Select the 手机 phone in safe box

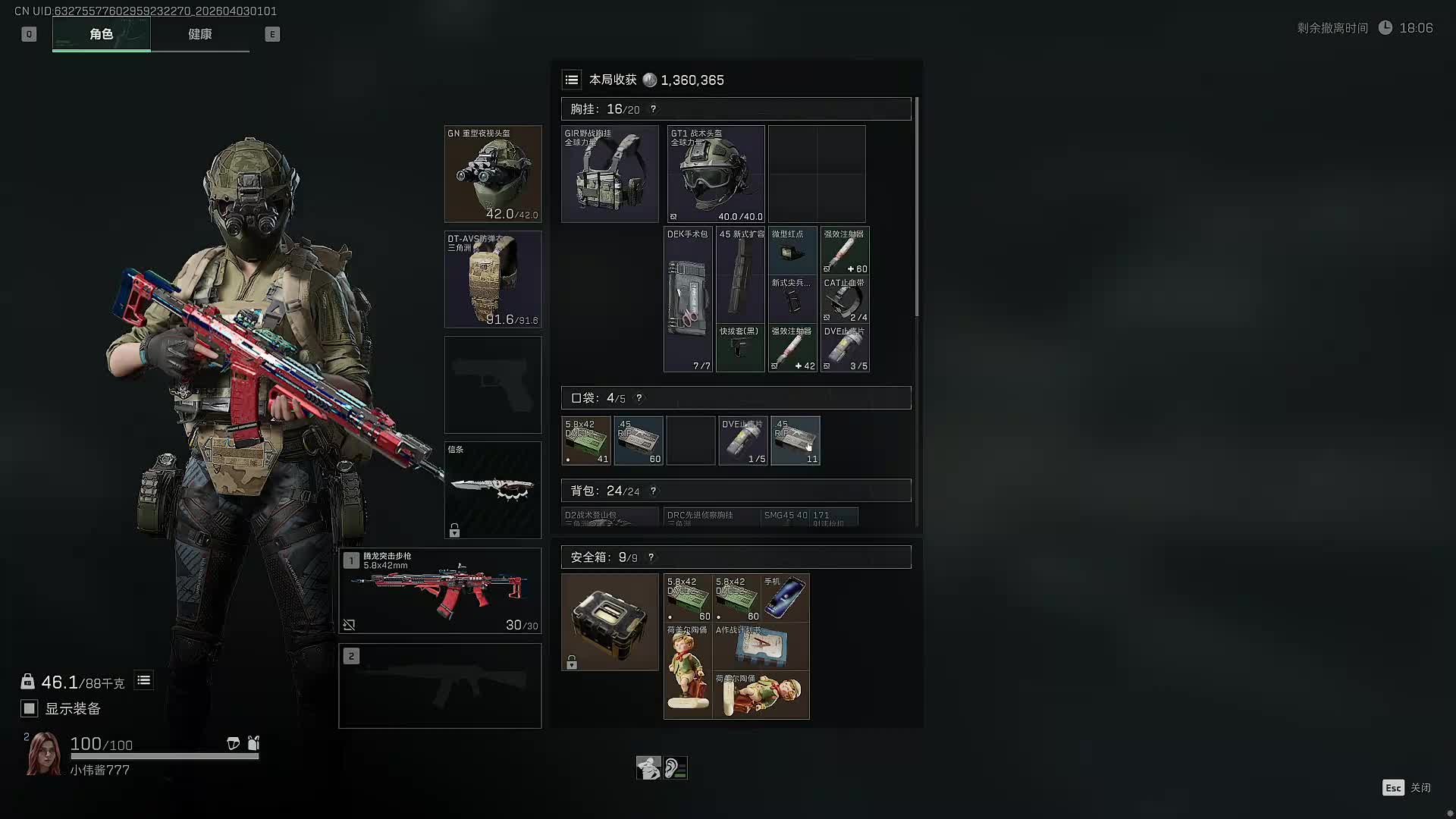pos(785,598)
